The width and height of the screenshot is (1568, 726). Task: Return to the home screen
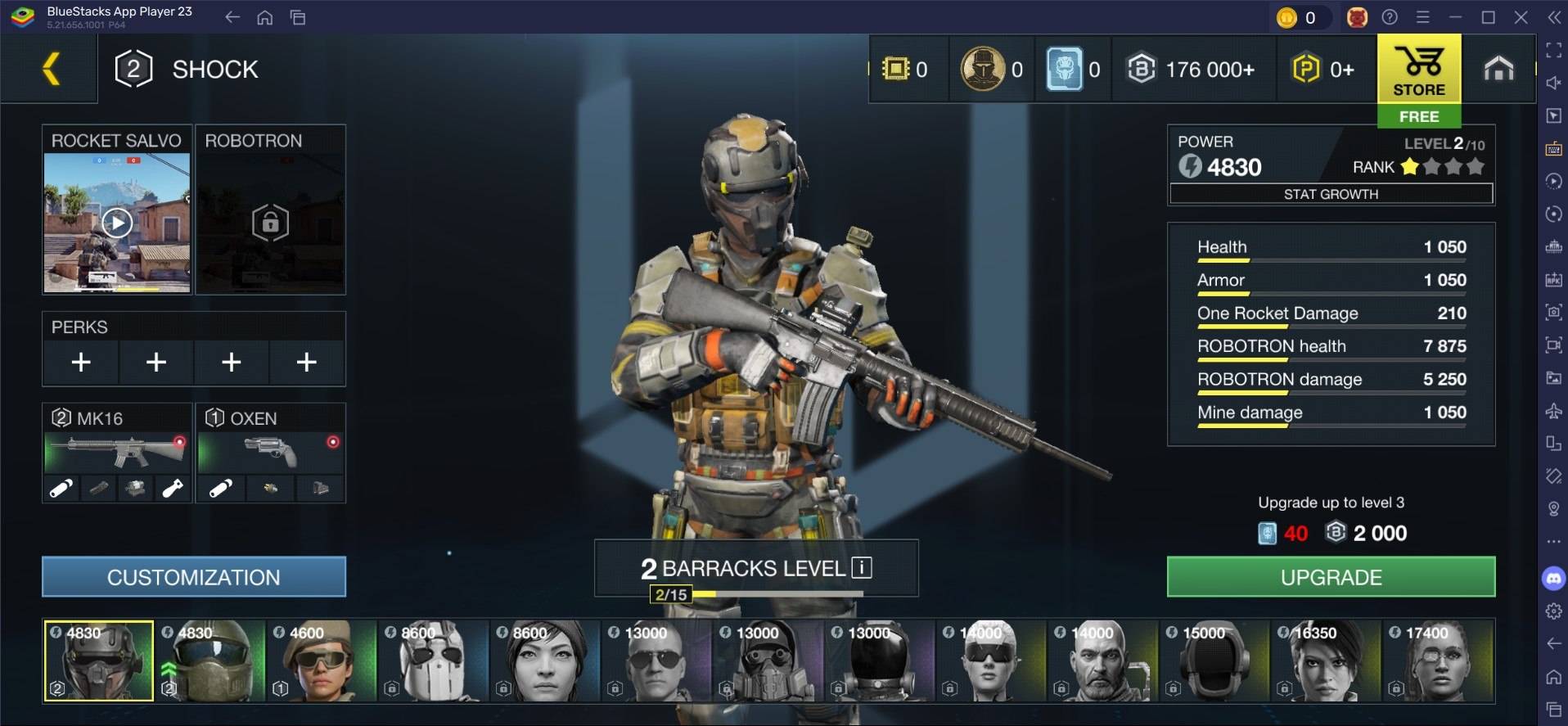[1498, 69]
